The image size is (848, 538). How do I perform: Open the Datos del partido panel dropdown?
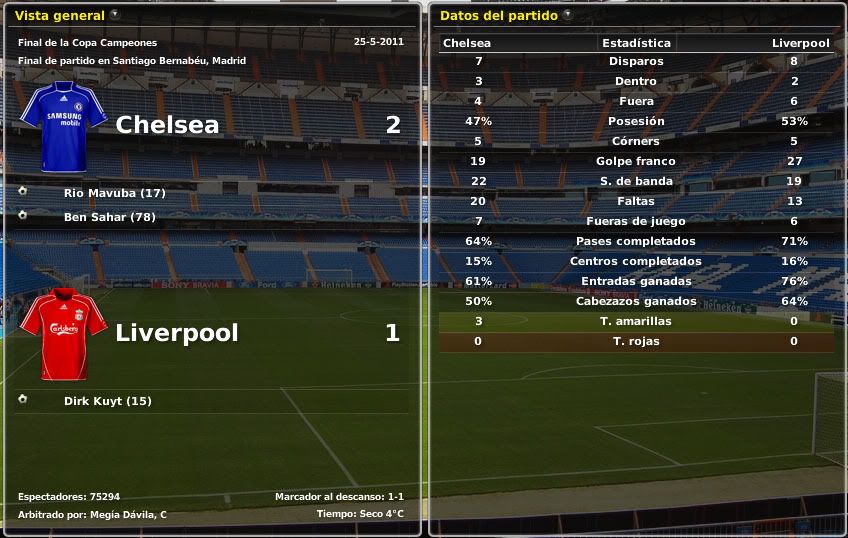568,15
